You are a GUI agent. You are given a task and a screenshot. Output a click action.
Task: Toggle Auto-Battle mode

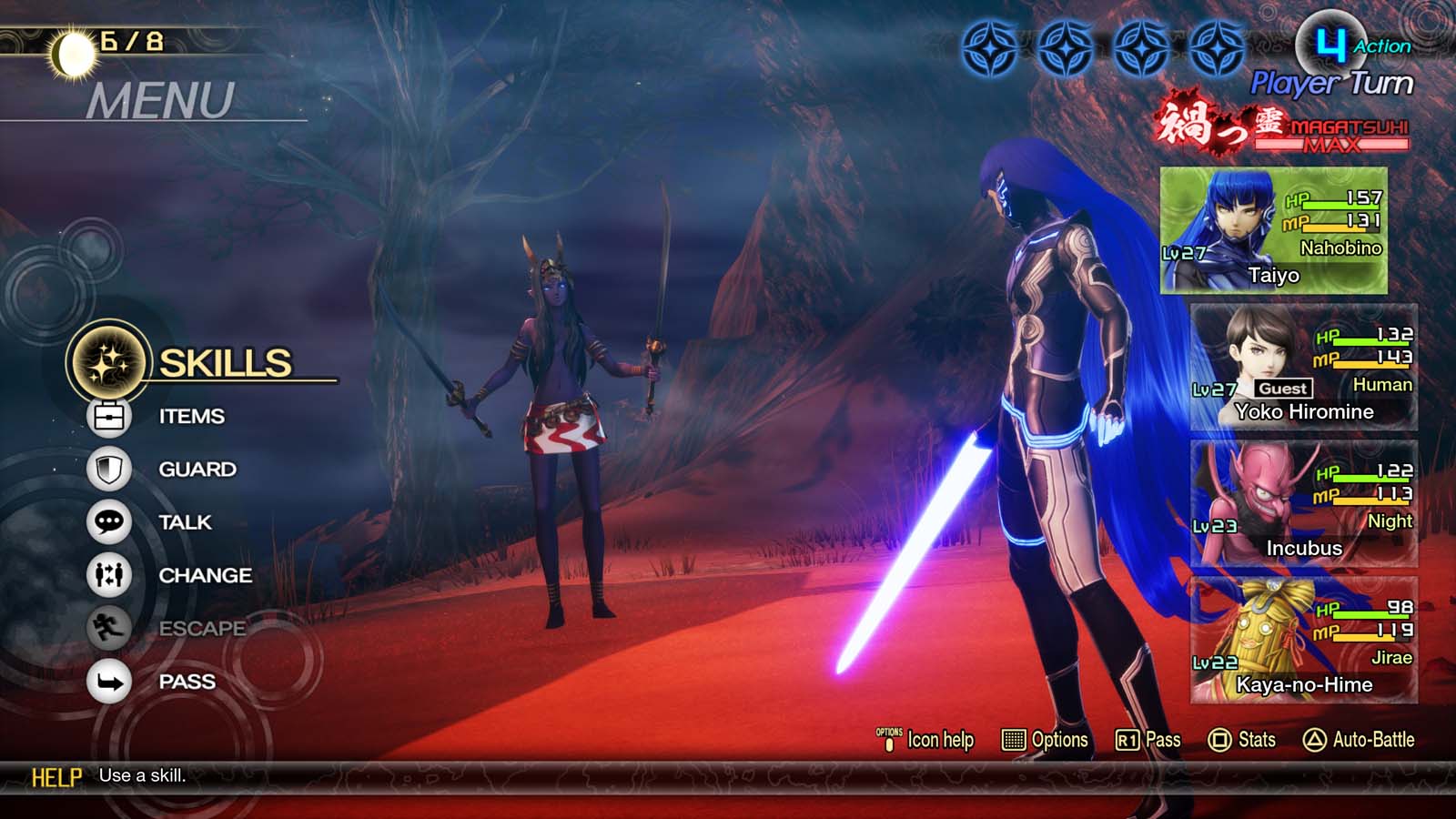1360,741
